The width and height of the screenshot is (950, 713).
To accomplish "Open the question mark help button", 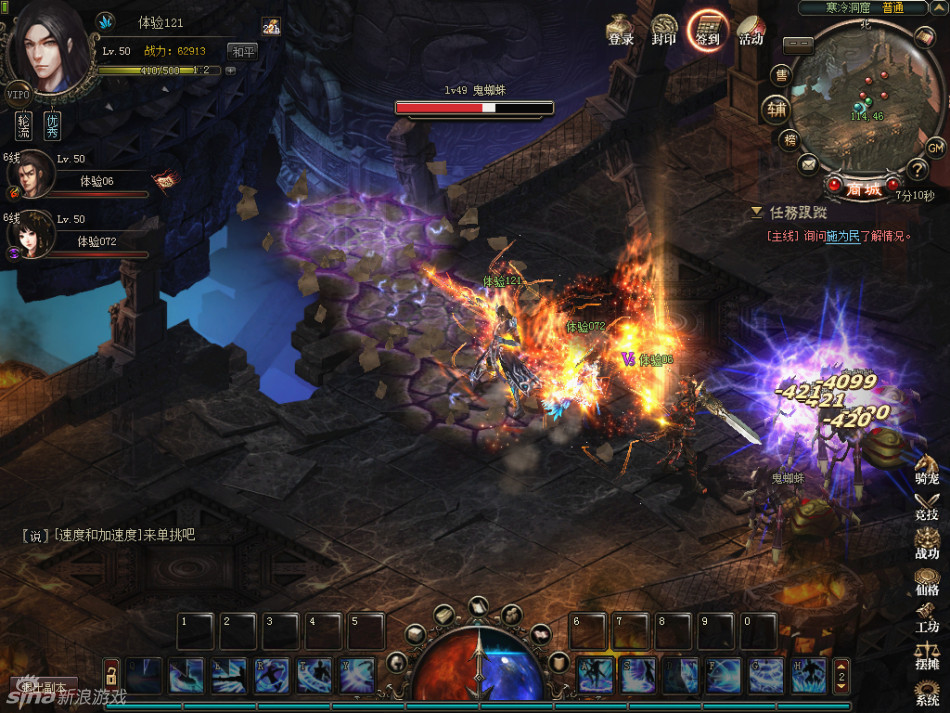I will tap(916, 170).
